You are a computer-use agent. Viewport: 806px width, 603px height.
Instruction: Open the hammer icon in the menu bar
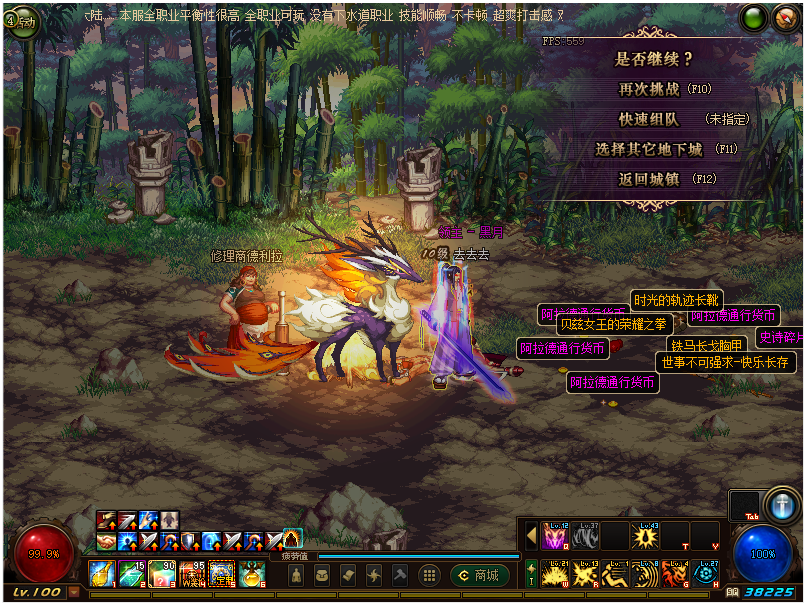tap(400, 575)
